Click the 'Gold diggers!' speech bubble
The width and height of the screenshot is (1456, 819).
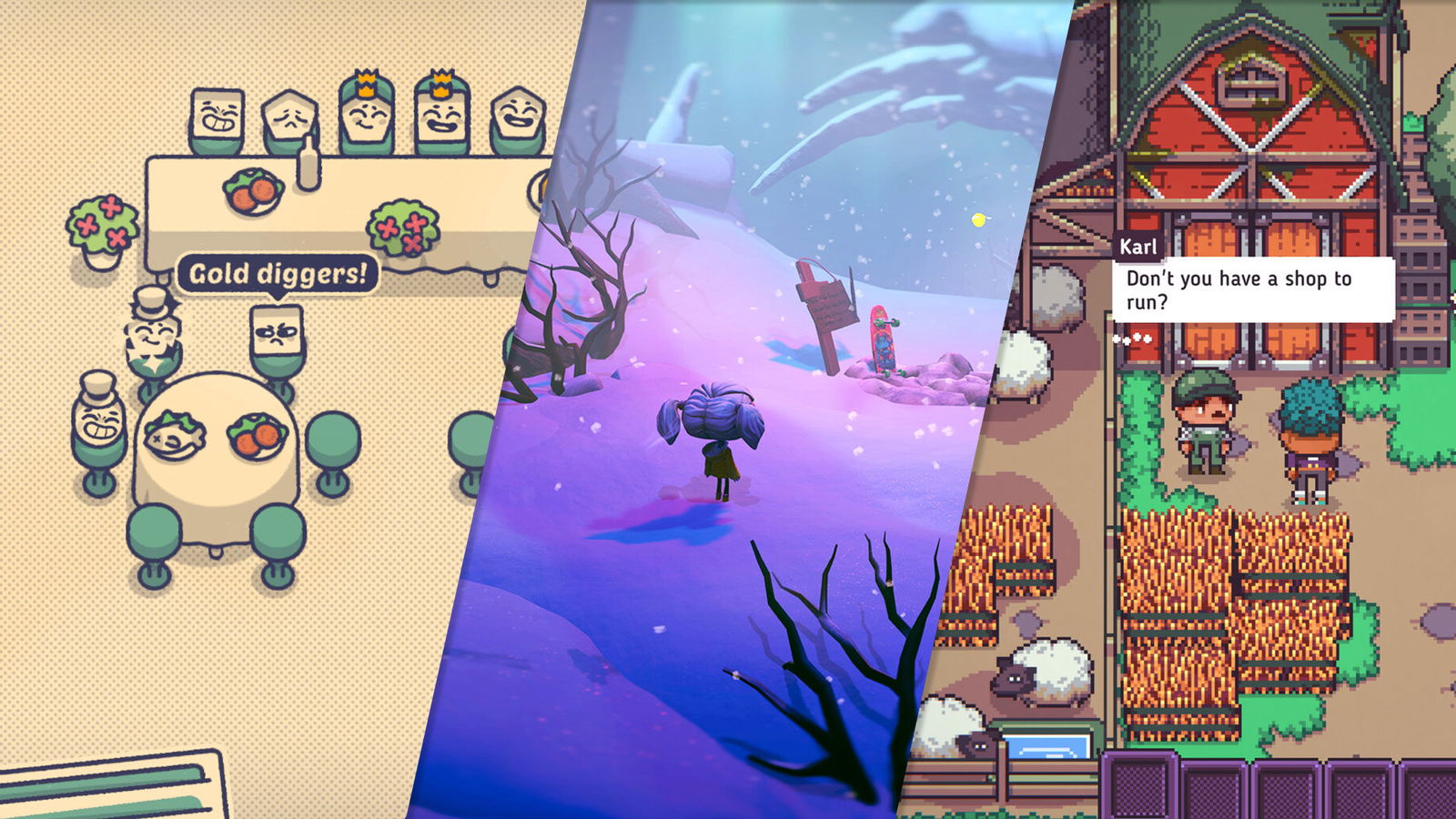click(278, 271)
